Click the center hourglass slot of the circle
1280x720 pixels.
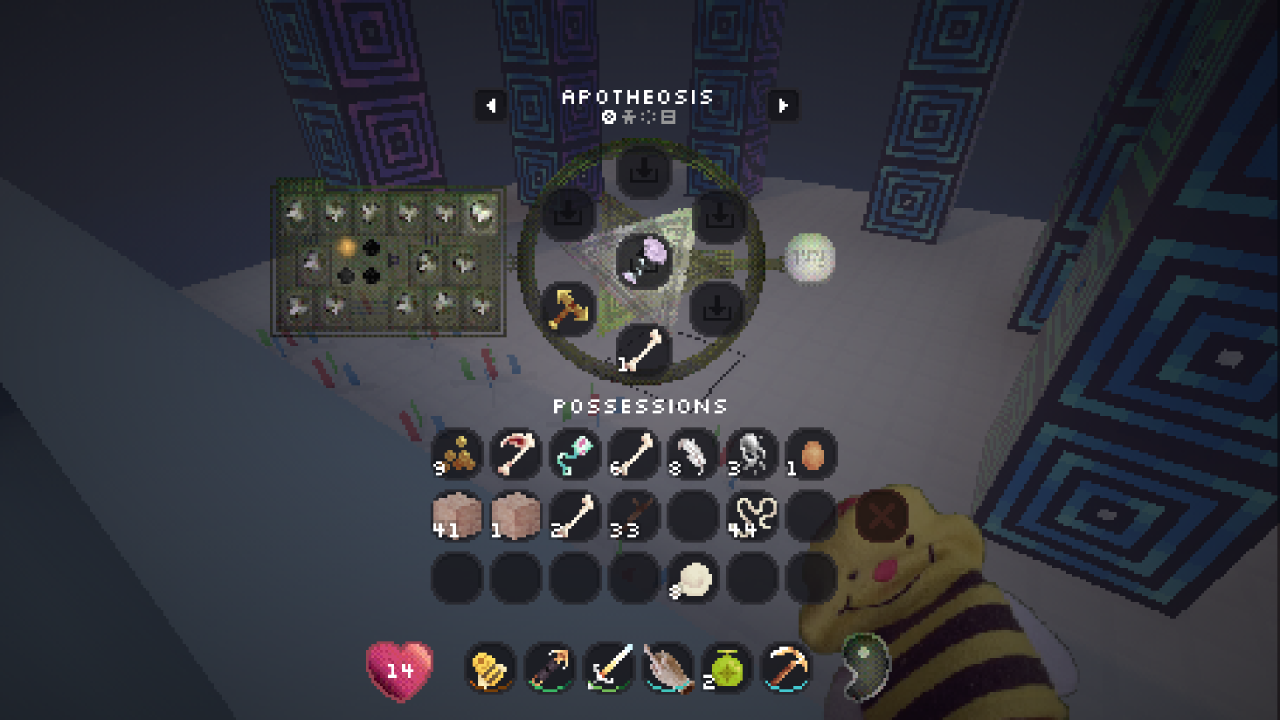(x=643, y=260)
